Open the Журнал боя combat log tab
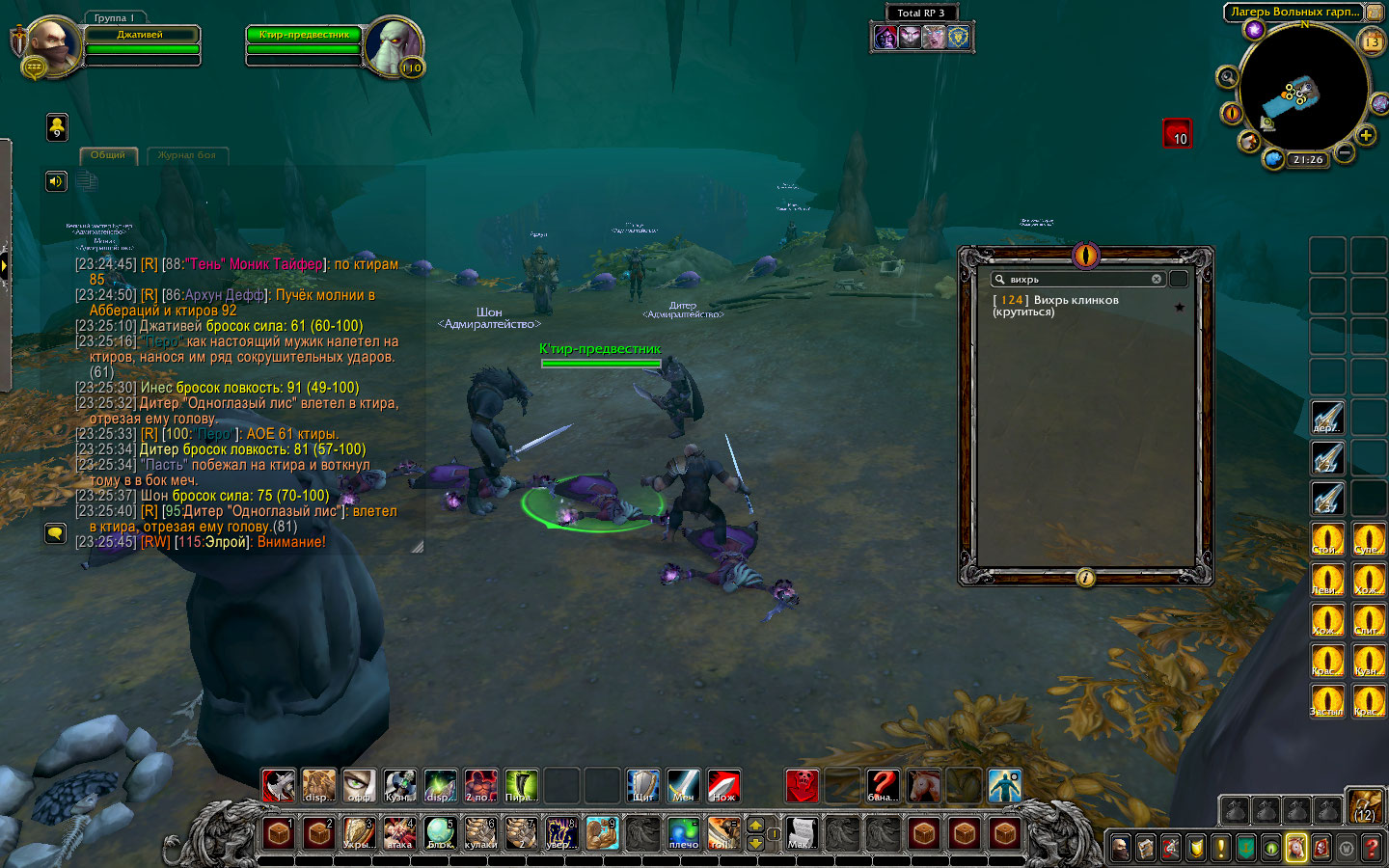 [x=187, y=155]
